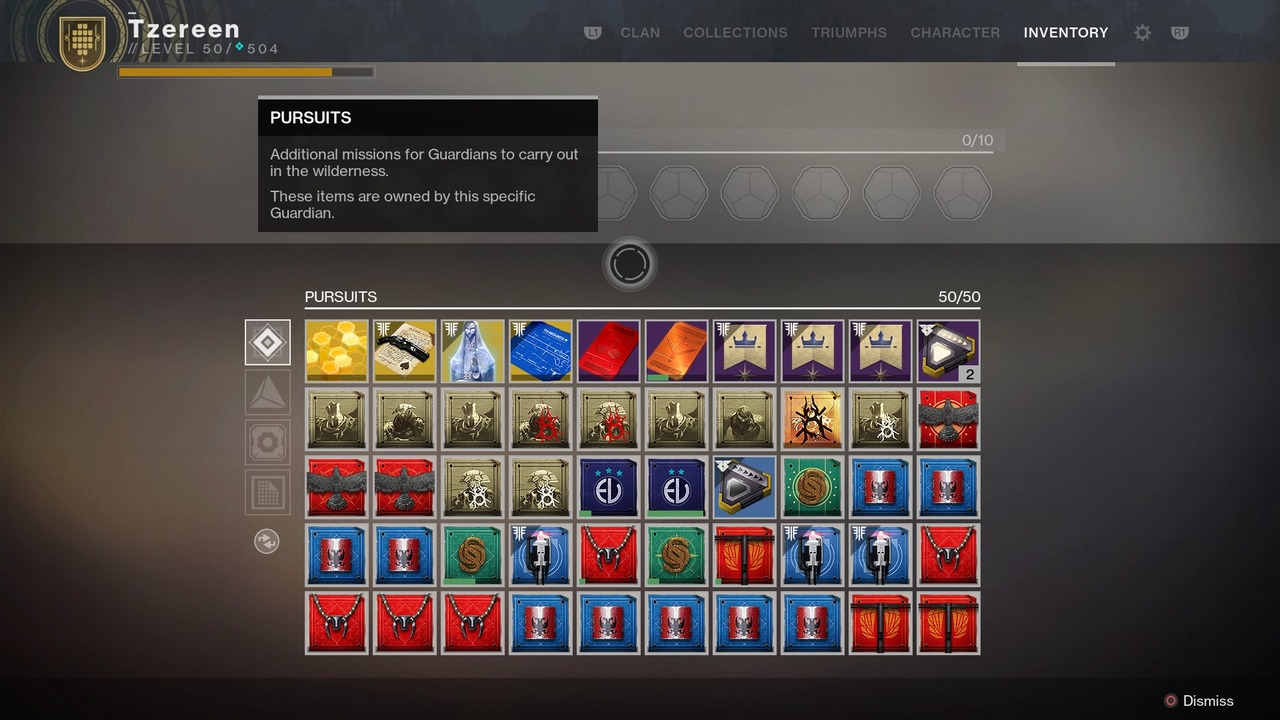Pick the hand cannon on parchment pursuit
The height and width of the screenshot is (720, 1280).
(405, 351)
